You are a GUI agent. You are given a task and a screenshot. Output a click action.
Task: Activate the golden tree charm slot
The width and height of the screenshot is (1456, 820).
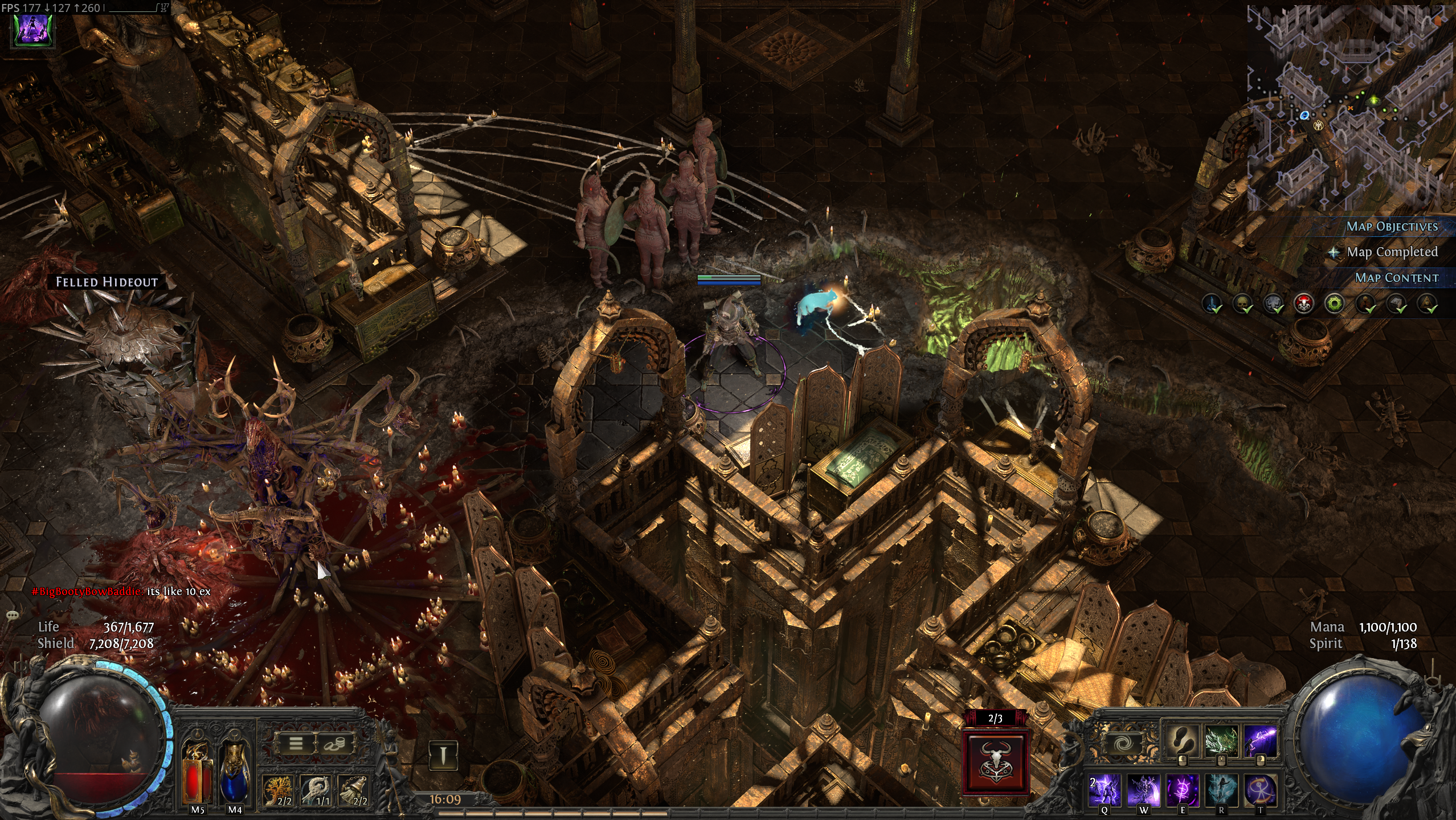coord(279,790)
